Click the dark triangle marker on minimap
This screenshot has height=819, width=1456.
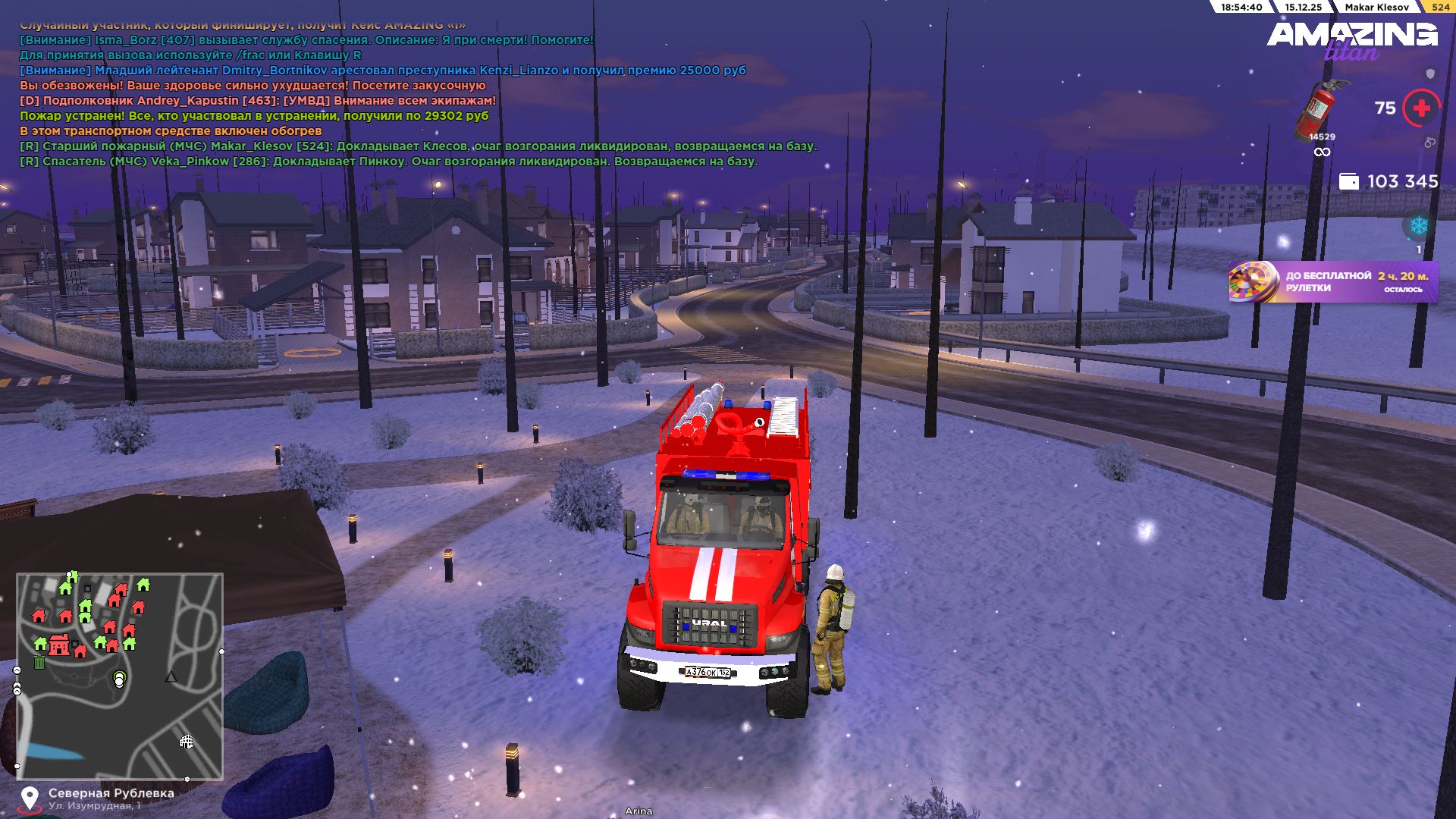click(171, 676)
